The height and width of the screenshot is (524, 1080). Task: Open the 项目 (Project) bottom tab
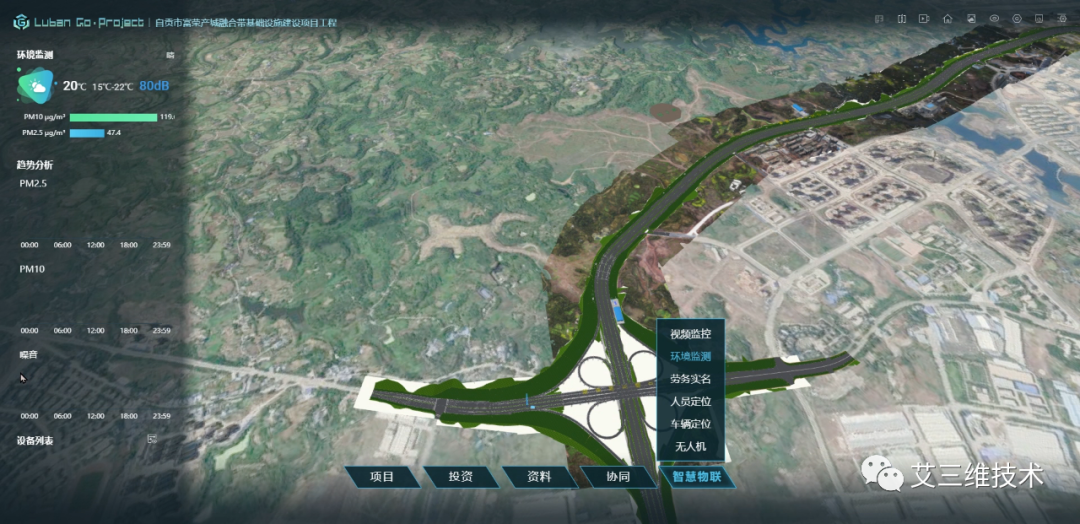click(x=382, y=477)
